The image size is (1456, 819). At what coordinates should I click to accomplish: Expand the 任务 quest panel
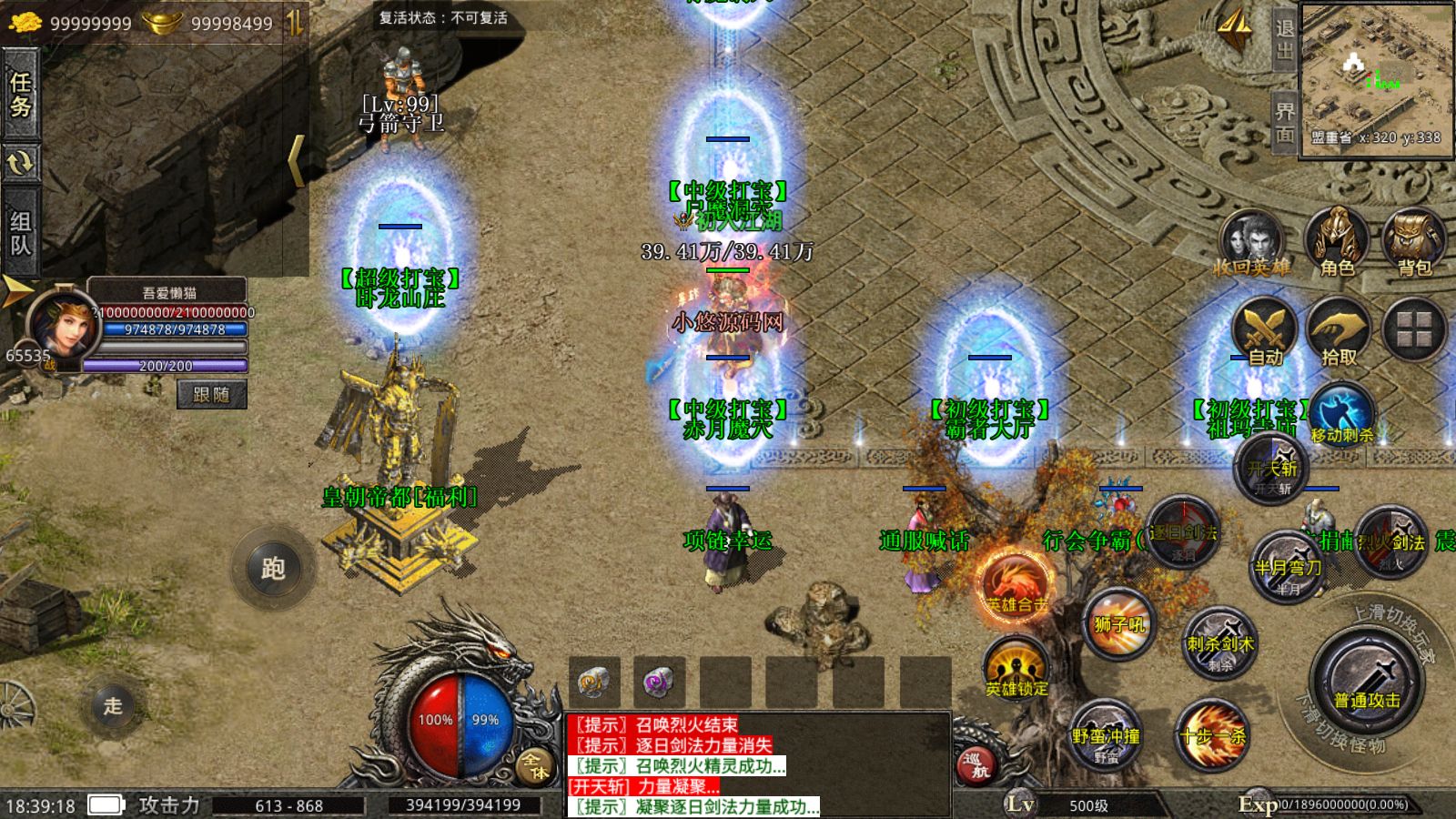[x=20, y=96]
